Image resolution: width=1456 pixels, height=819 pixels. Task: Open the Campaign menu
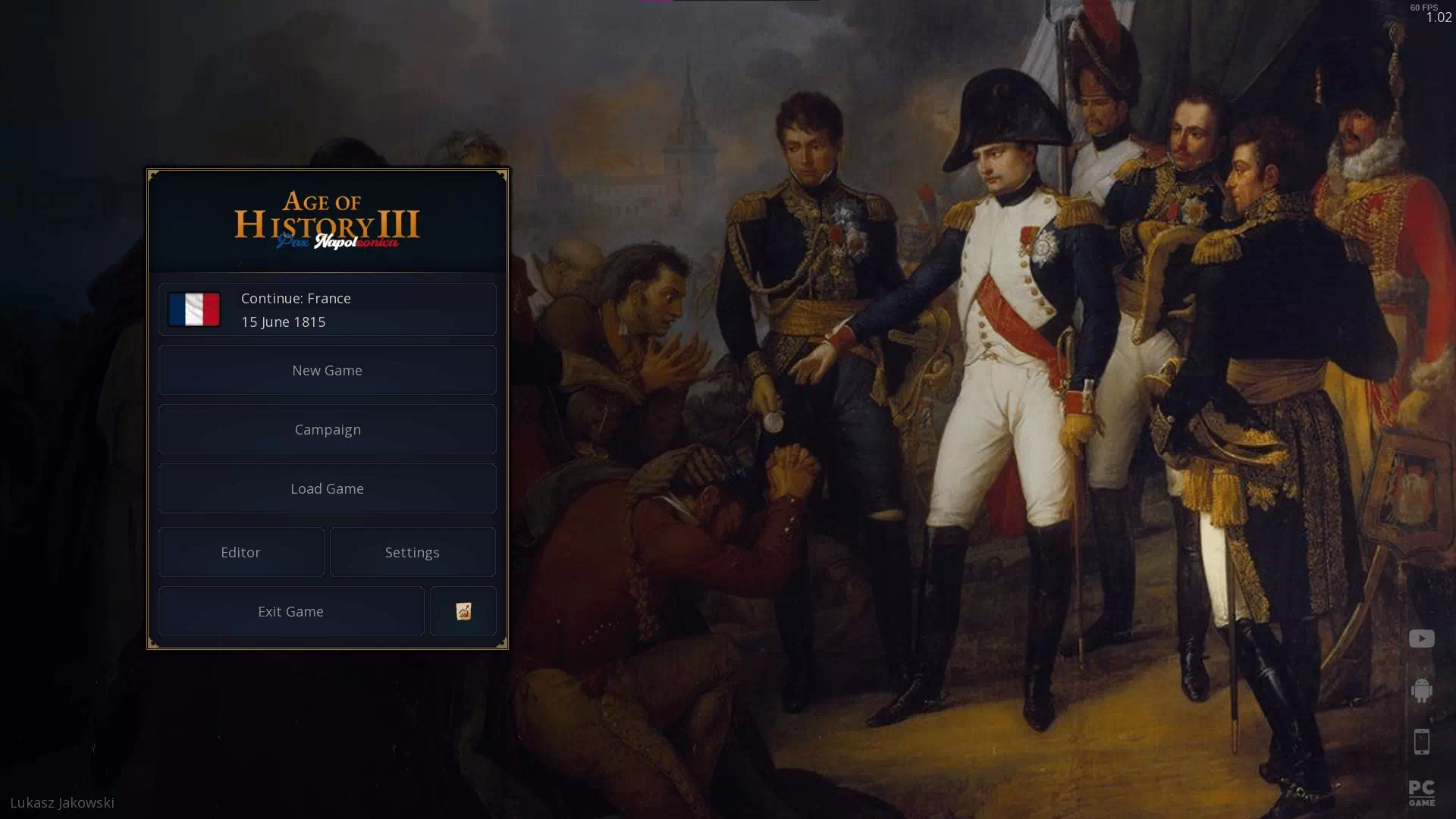(x=327, y=429)
